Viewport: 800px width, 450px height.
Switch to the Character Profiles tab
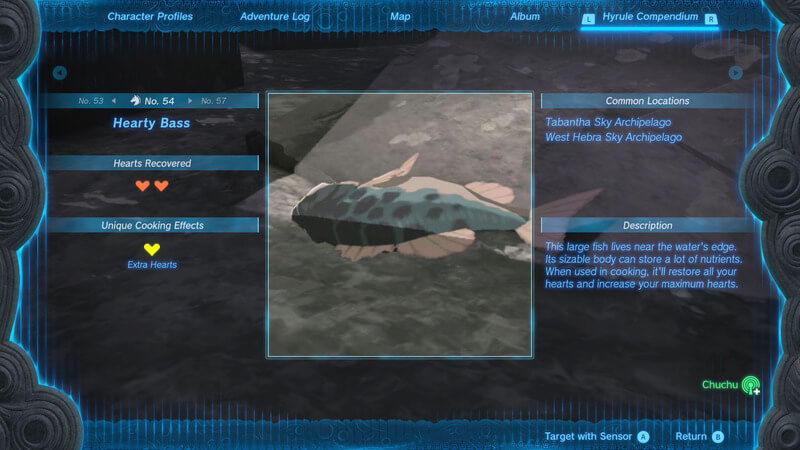150,17
